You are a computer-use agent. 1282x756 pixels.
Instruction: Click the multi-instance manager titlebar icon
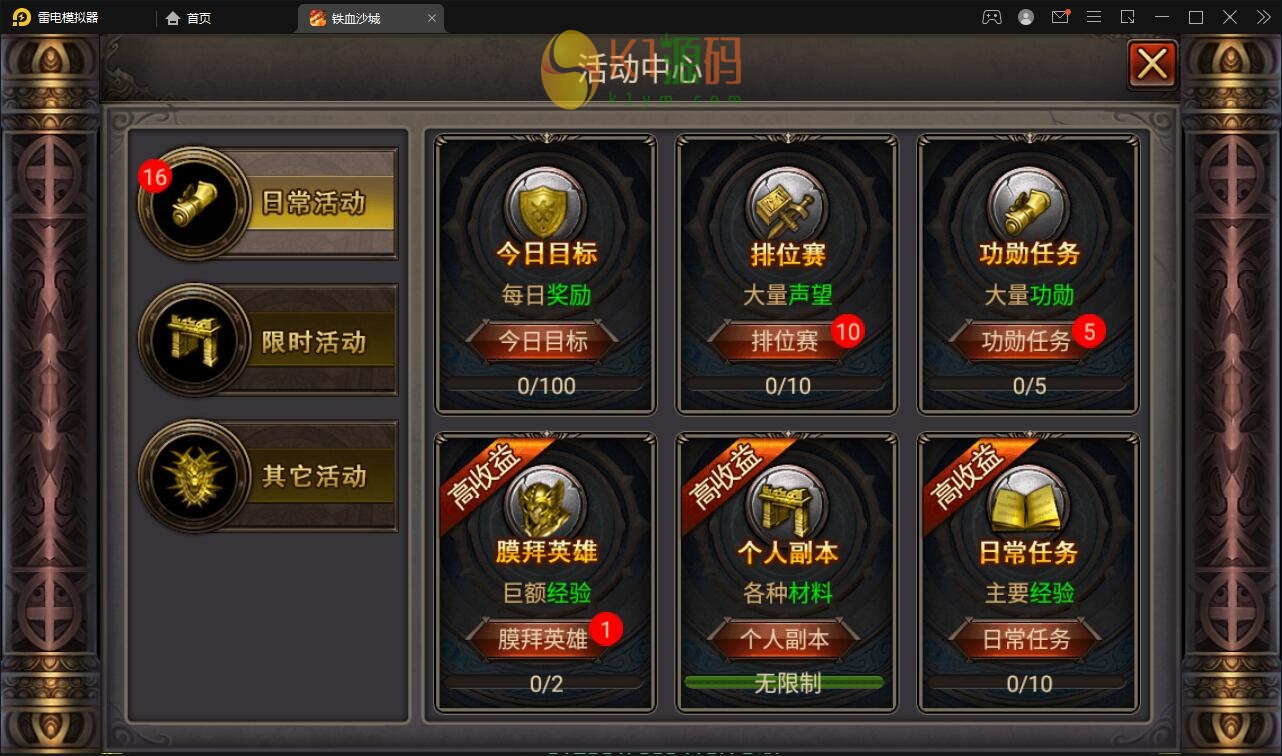click(1128, 17)
